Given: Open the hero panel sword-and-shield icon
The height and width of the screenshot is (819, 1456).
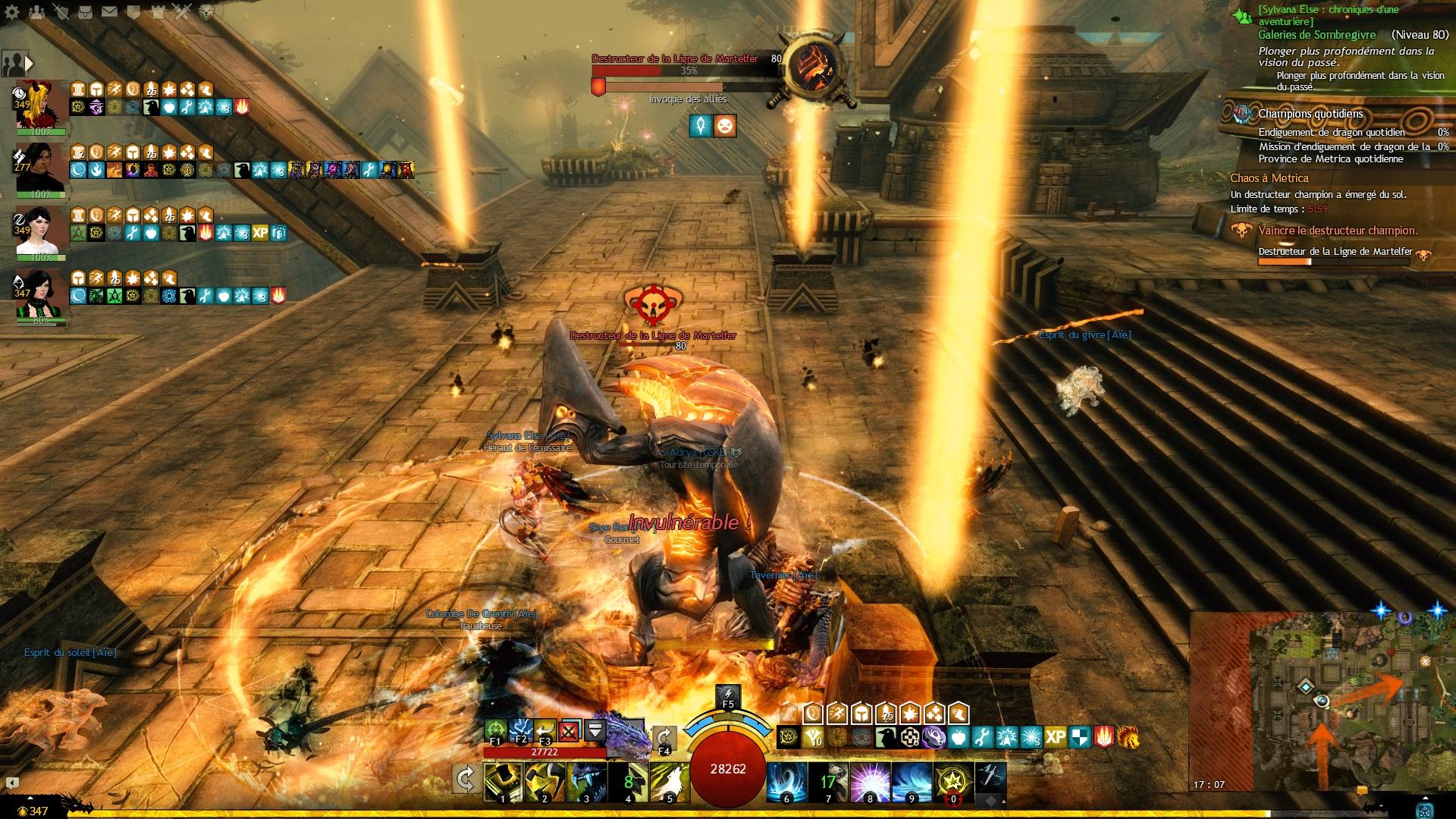Looking at the screenshot, I should click(61, 11).
